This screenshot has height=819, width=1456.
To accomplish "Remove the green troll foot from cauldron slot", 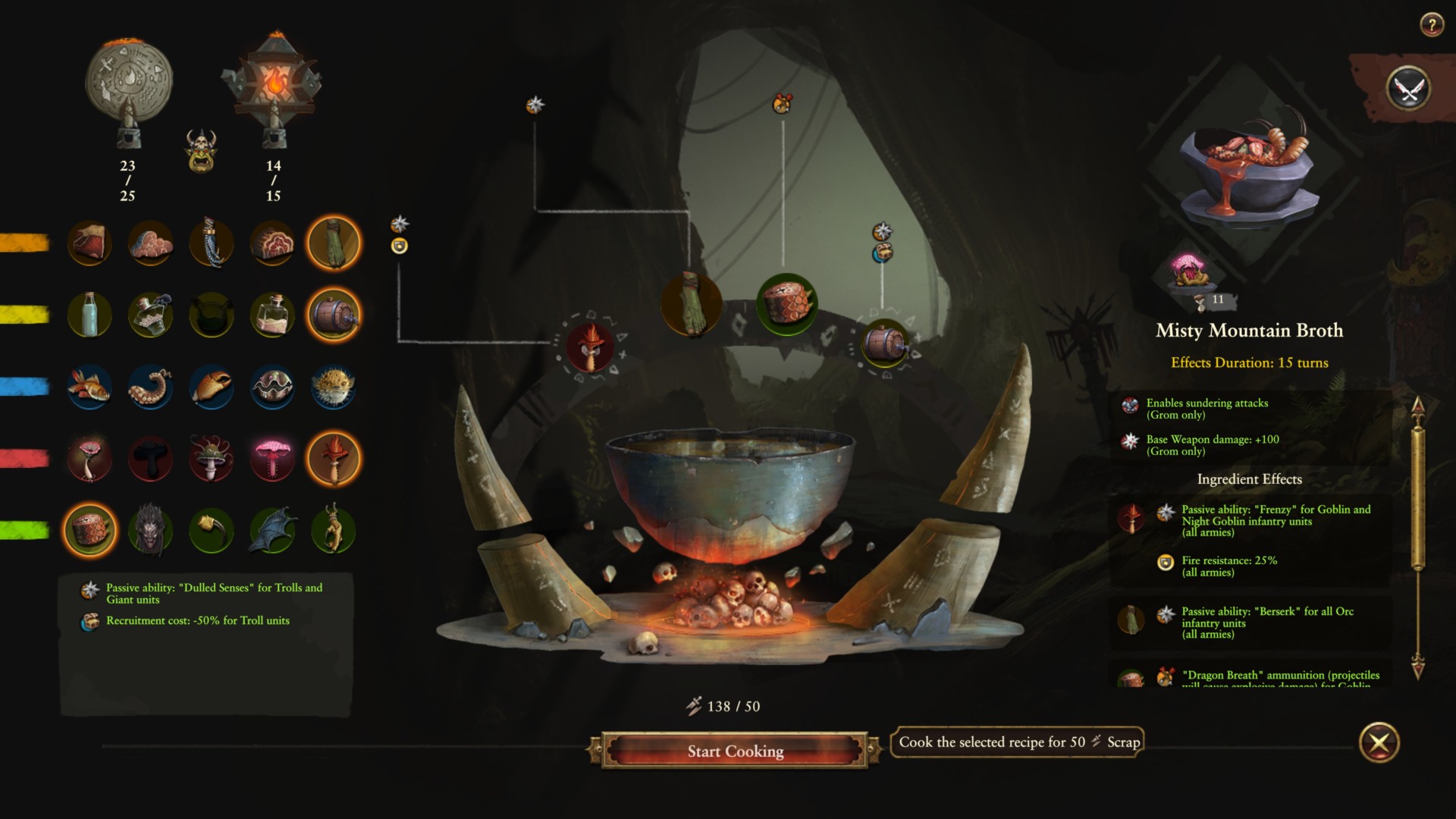I will pos(691,305).
